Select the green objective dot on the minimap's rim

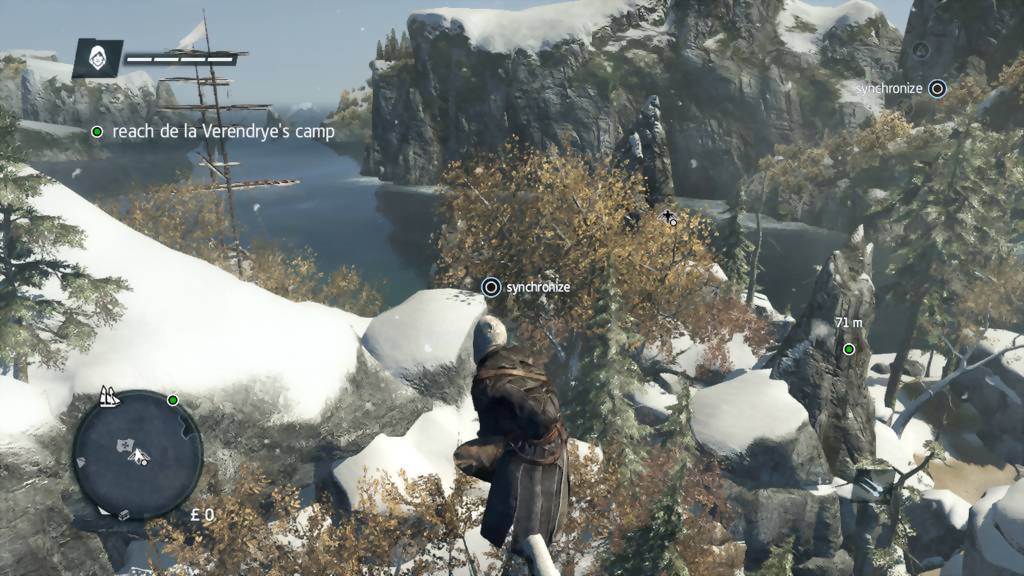click(173, 400)
